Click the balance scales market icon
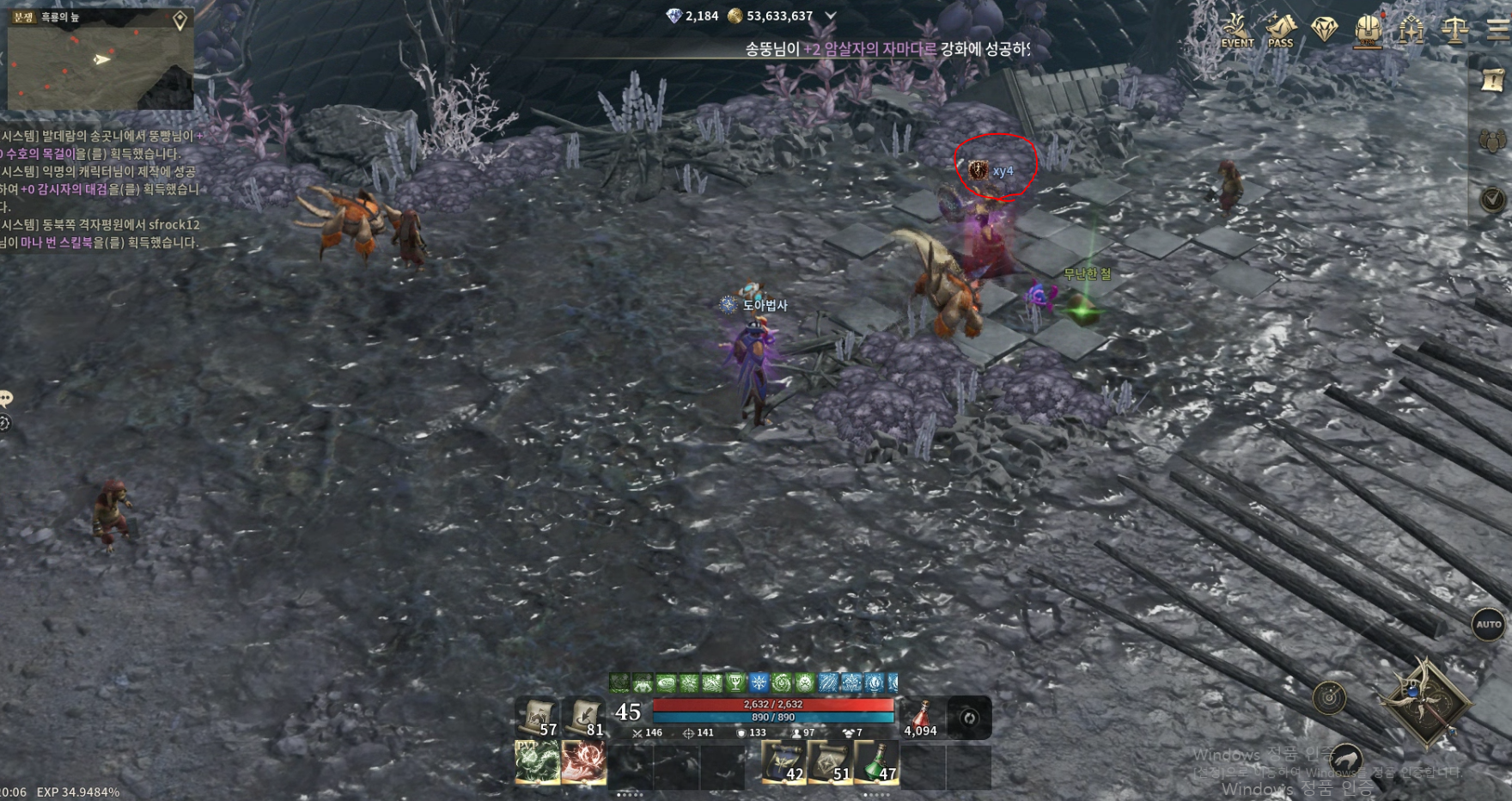1512x801 pixels. tap(1454, 31)
